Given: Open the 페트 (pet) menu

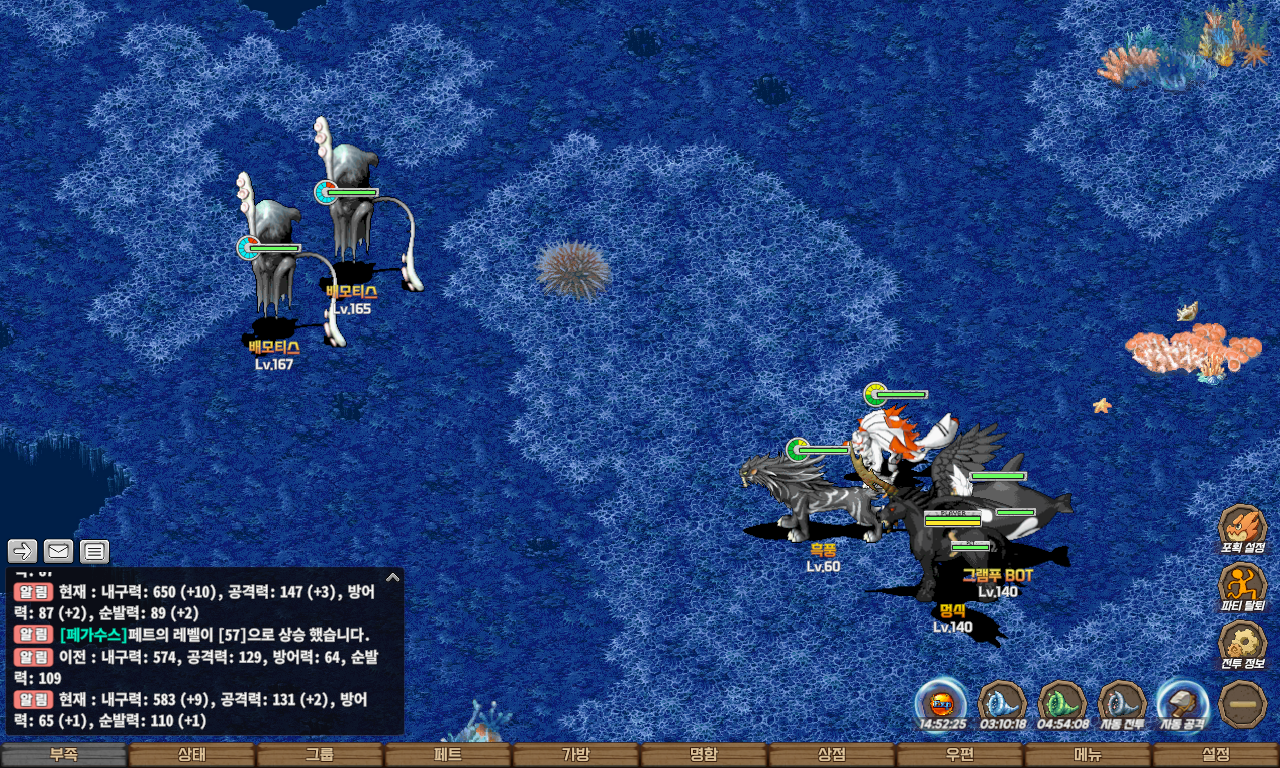Looking at the screenshot, I should [448, 755].
